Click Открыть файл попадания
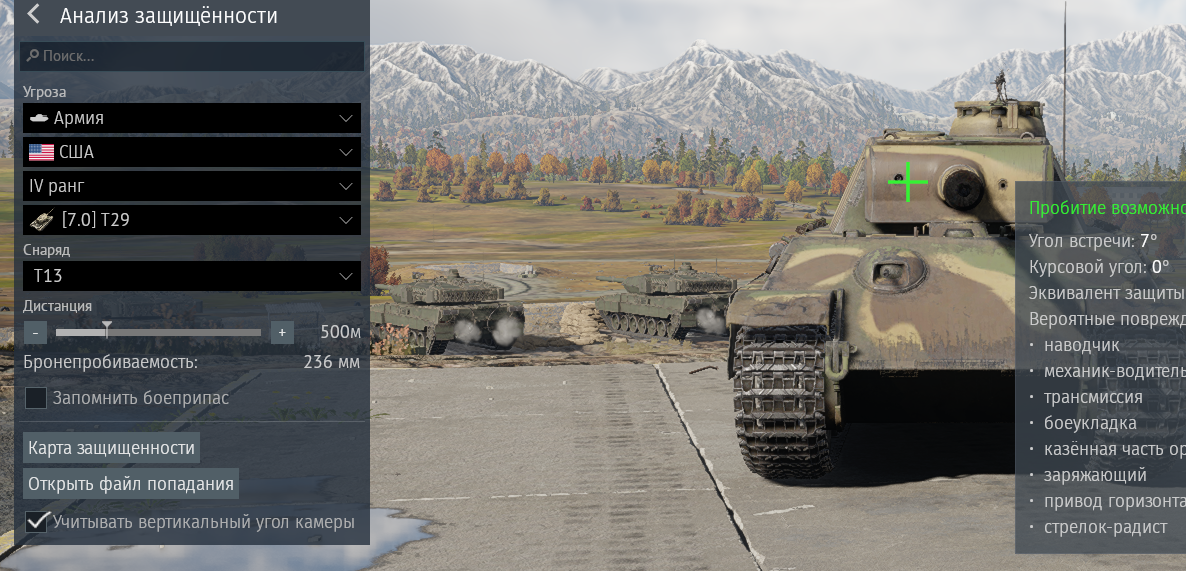The height and width of the screenshot is (571, 1186). coord(131,484)
